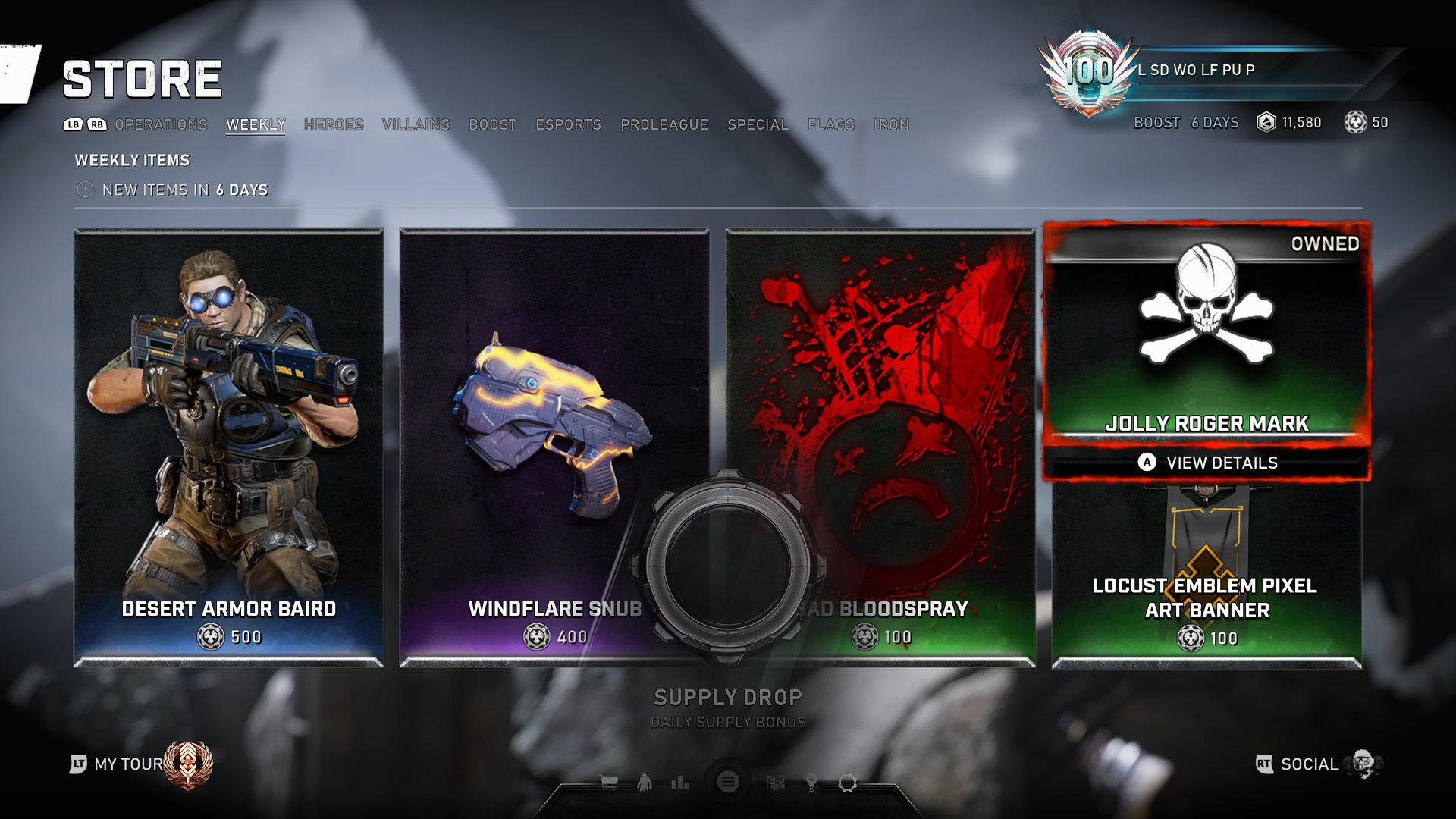Open the shopping cart store icon
1456x819 pixels.
pos(608,783)
